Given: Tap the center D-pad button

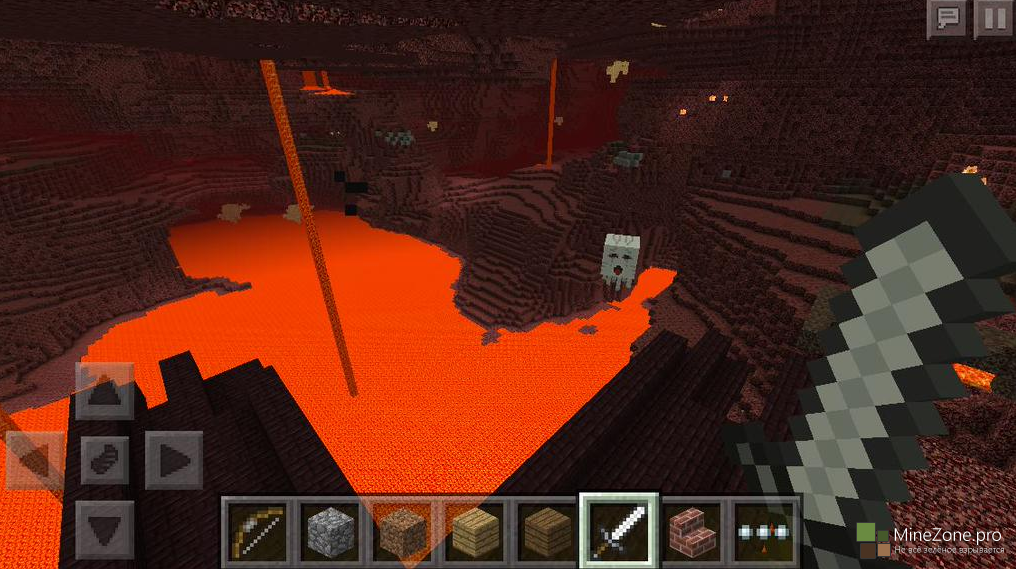Looking at the screenshot, I should [x=104, y=460].
